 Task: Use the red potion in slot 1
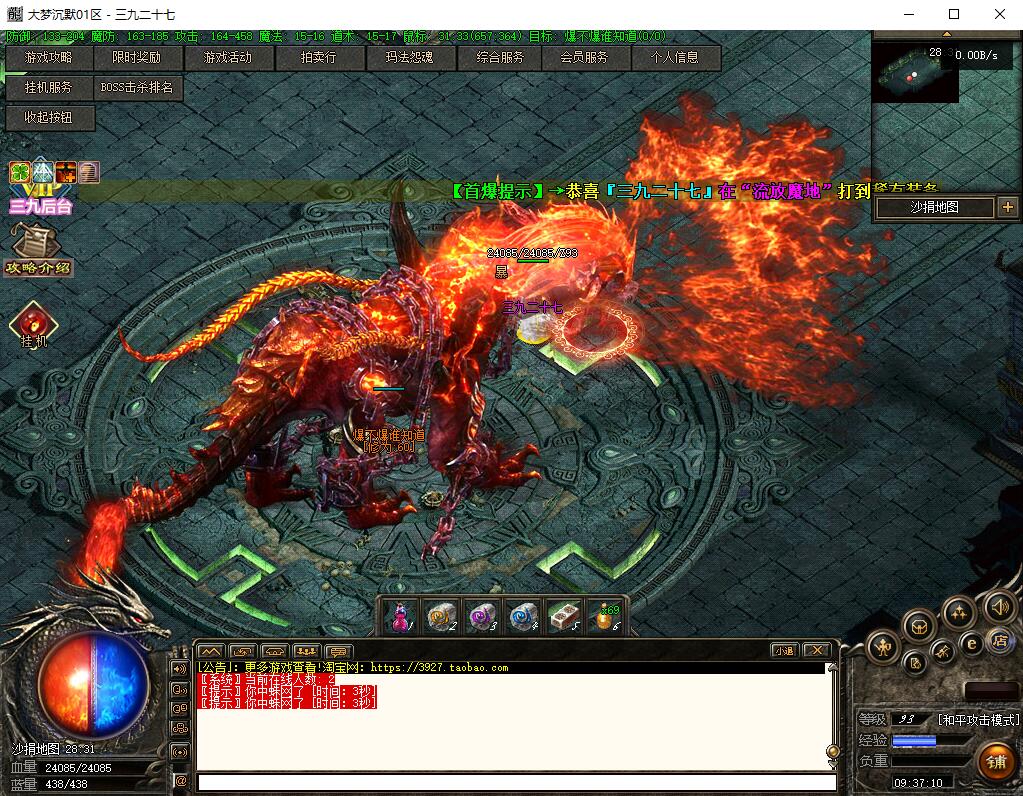(400, 617)
